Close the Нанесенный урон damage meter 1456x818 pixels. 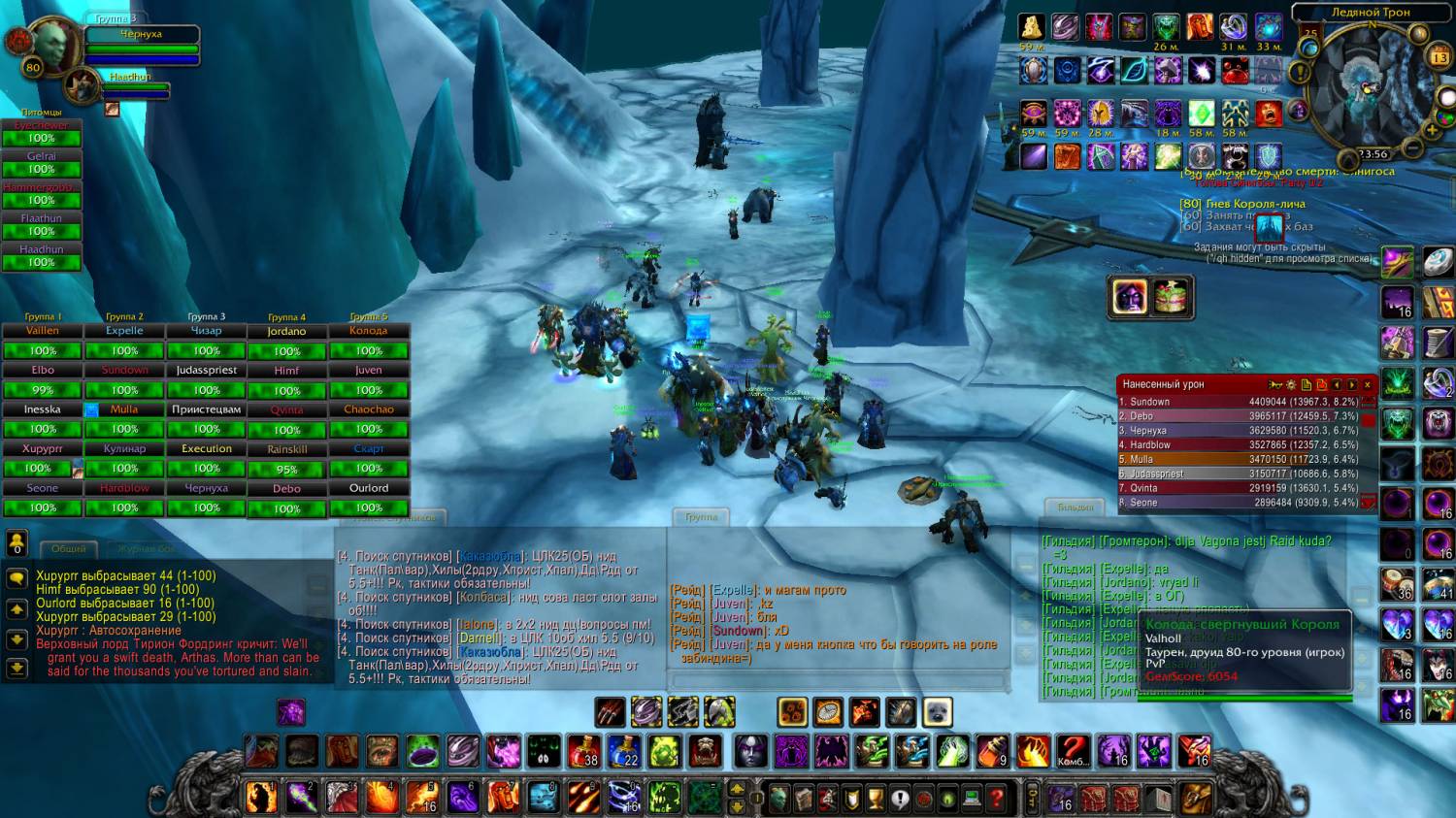1368,384
